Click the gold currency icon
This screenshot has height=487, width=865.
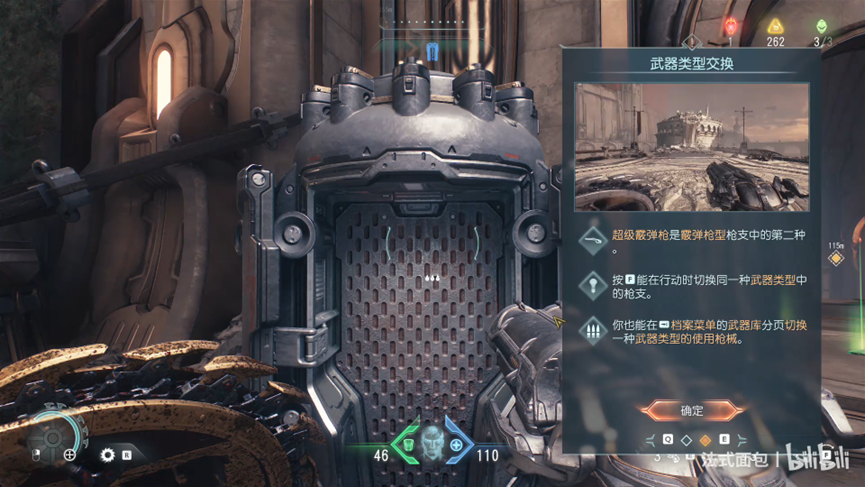(x=775, y=26)
